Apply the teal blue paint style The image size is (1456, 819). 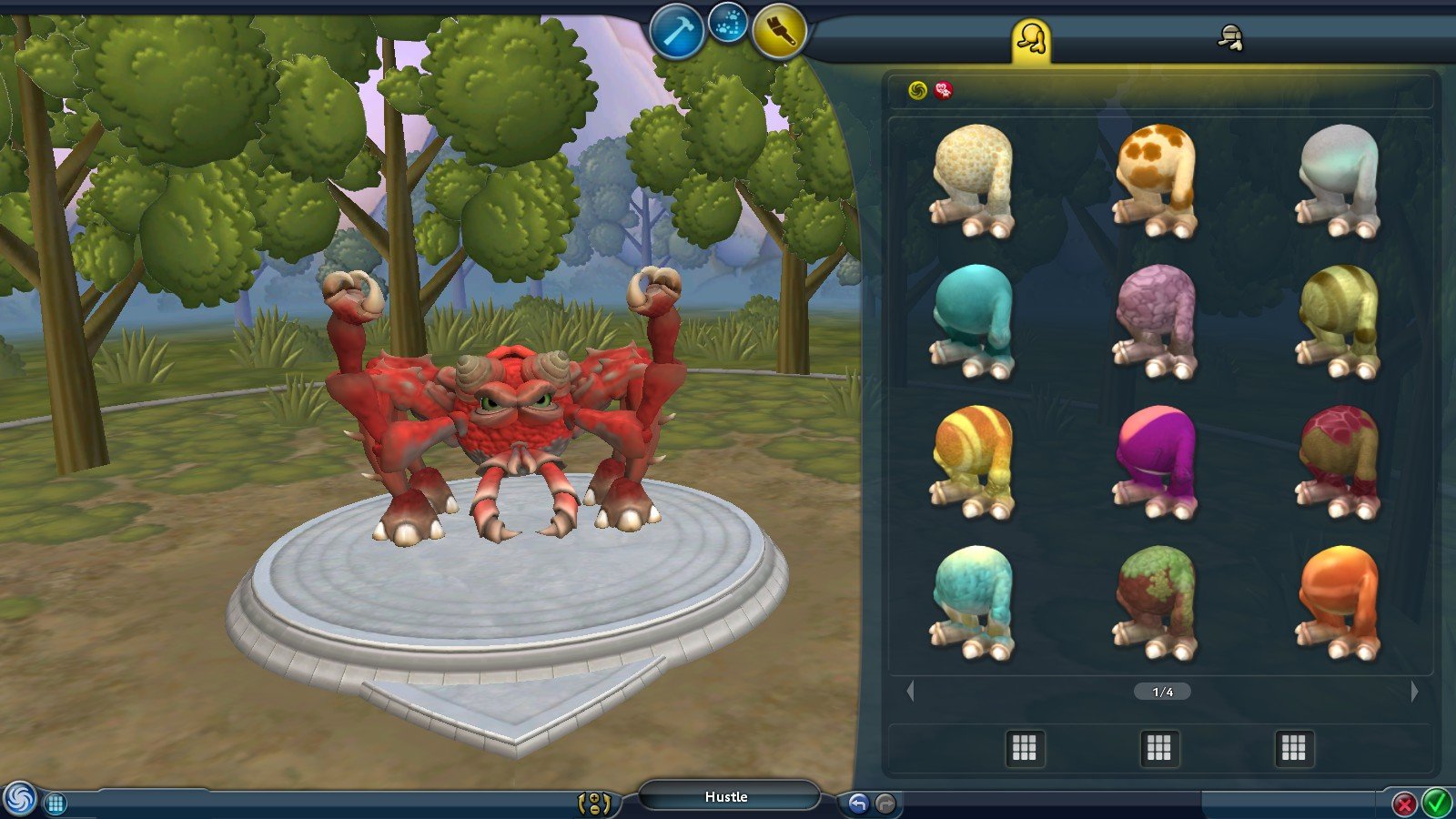(972, 320)
